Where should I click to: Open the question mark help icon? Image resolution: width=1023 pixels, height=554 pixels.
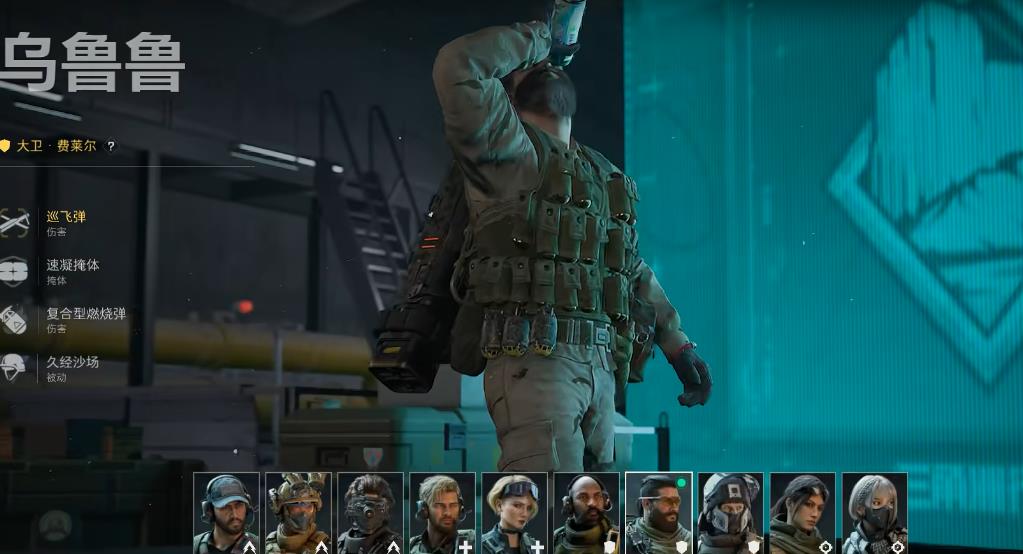pyautogui.click(x=111, y=146)
